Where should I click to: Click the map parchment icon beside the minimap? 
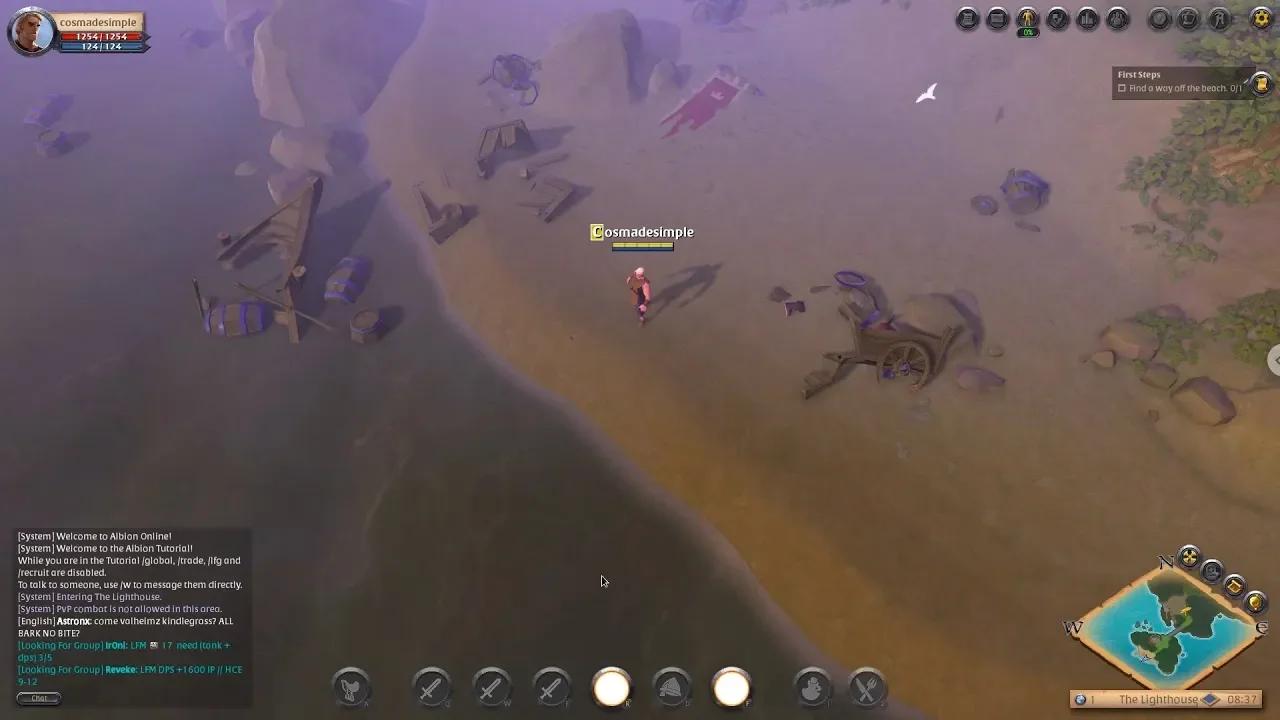click(1234, 586)
